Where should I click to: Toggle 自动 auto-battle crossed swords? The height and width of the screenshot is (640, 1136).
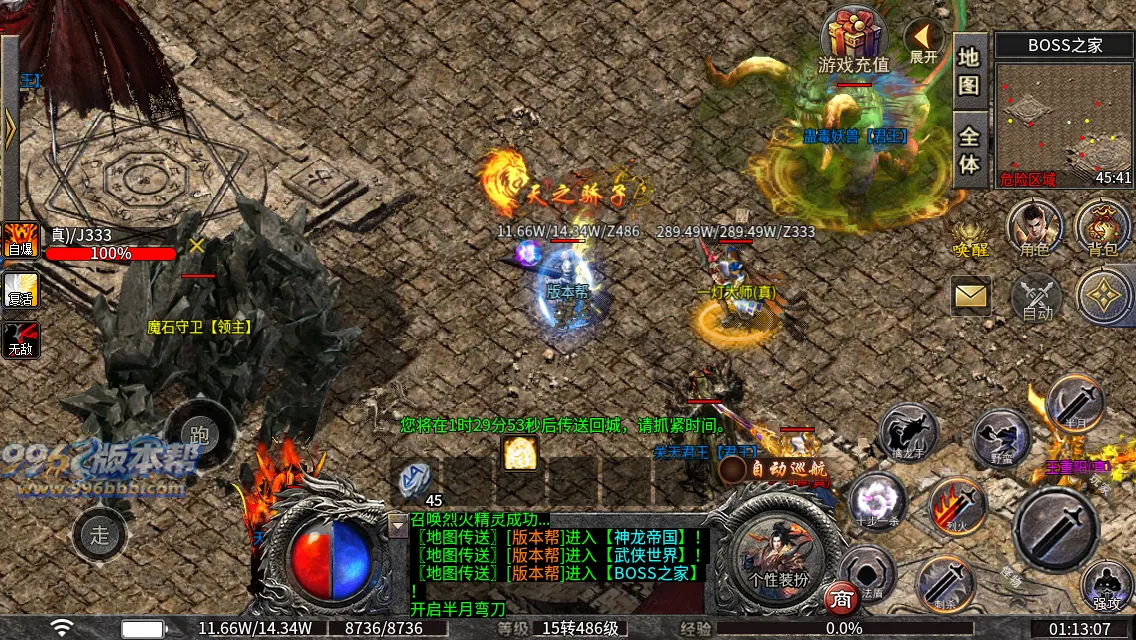pyautogui.click(x=1037, y=297)
